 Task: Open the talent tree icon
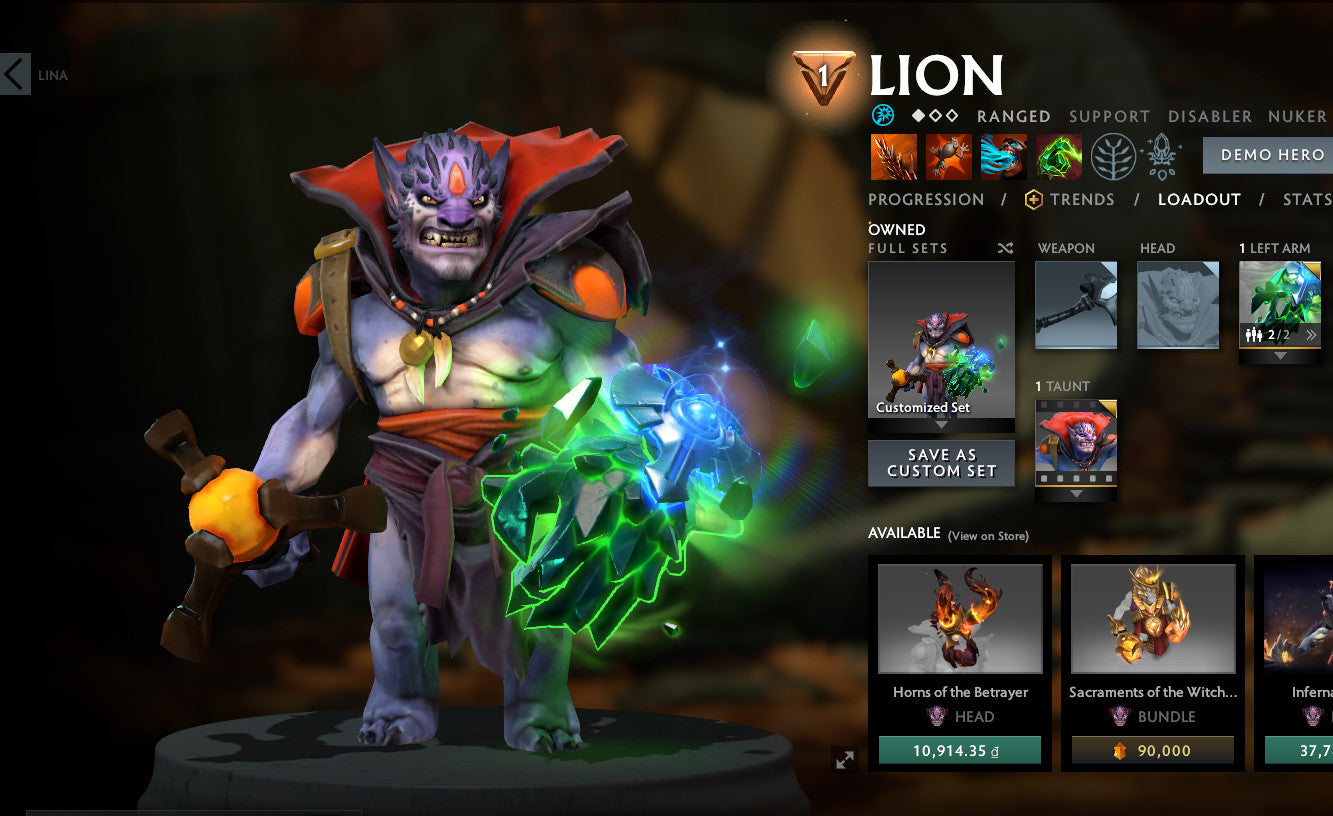[1113, 157]
